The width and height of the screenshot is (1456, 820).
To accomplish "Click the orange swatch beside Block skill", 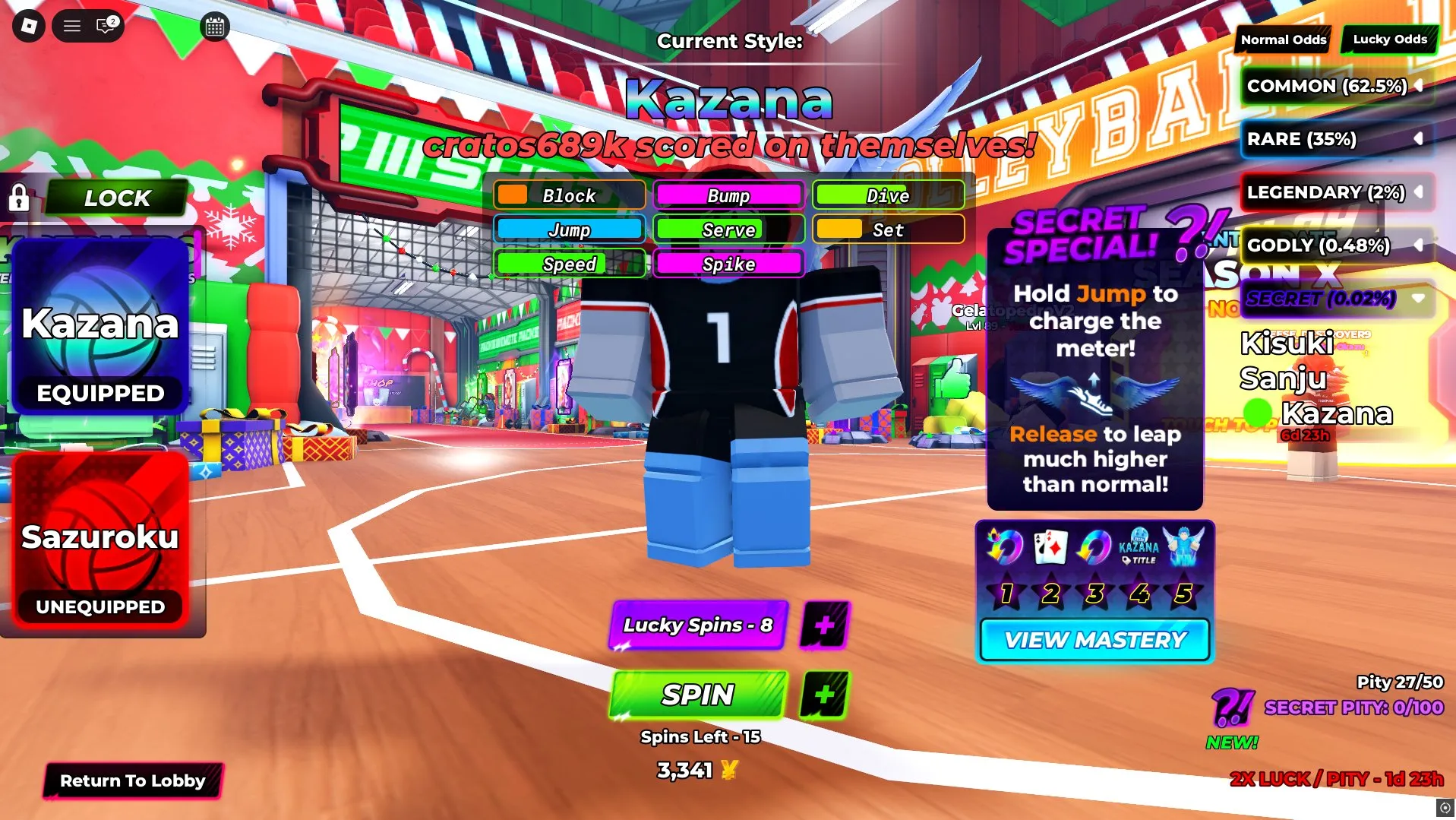I will pyautogui.click(x=513, y=195).
